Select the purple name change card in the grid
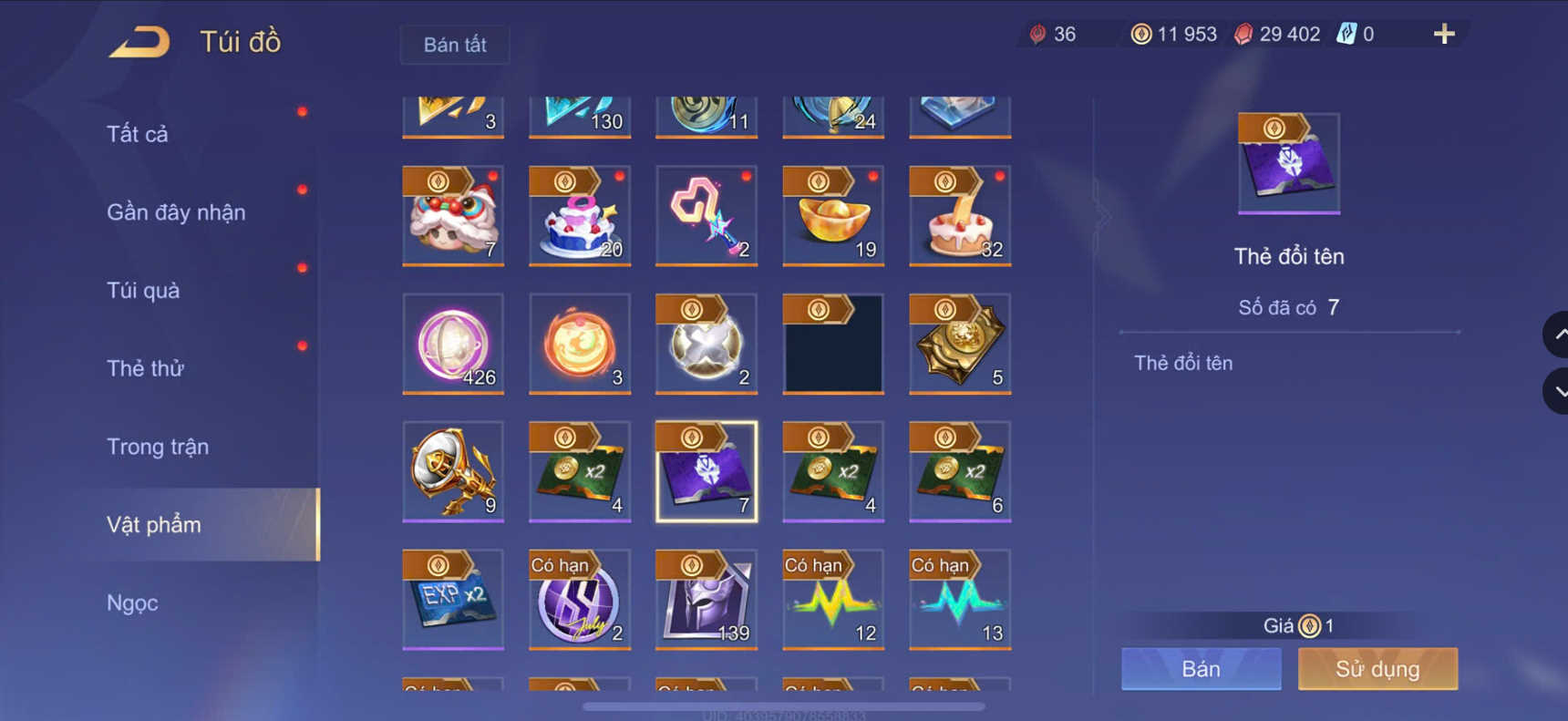Image resolution: width=1568 pixels, height=721 pixels. coord(707,471)
